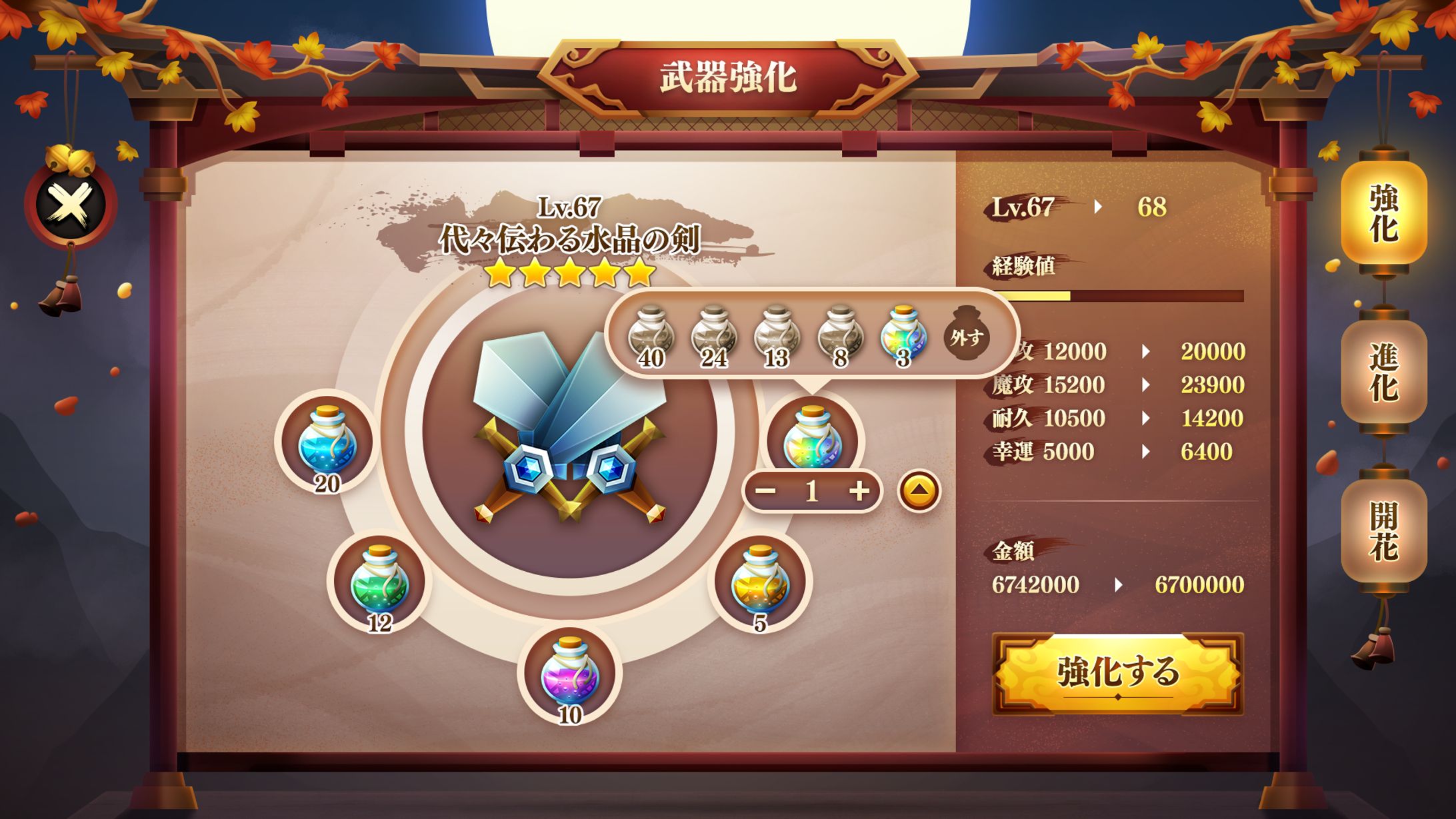The image size is (1456, 819).
Task: Switch to the 強化 lantern tab
Action: coord(1383,213)
